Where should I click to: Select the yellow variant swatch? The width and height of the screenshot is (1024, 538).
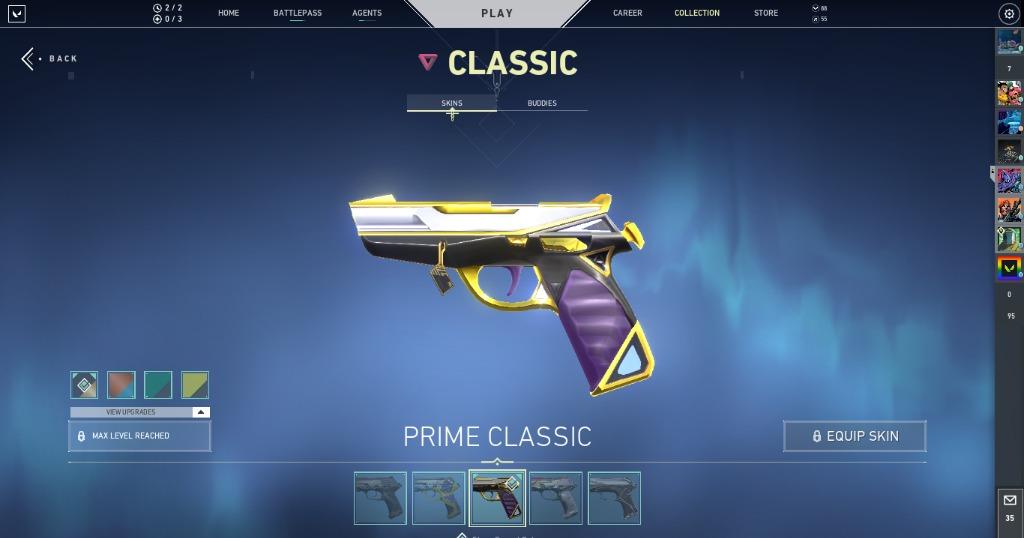(194, 385)
